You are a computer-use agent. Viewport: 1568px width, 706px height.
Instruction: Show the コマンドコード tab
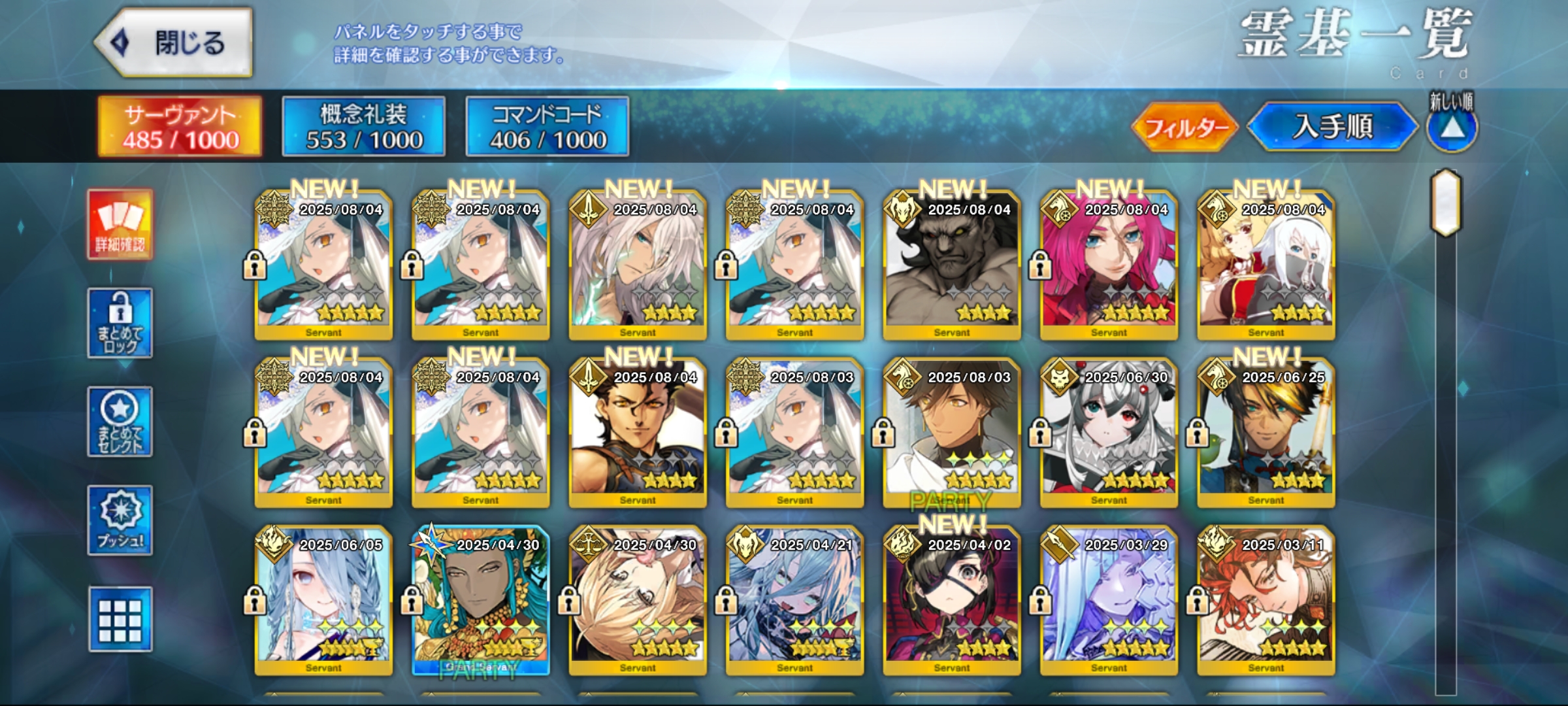(x=547, y=127)
